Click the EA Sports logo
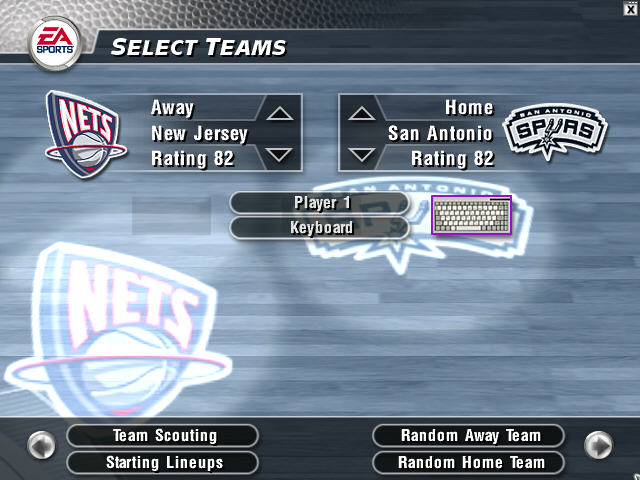The width and height of the screenshot is (640, 480). click(54, 44)
